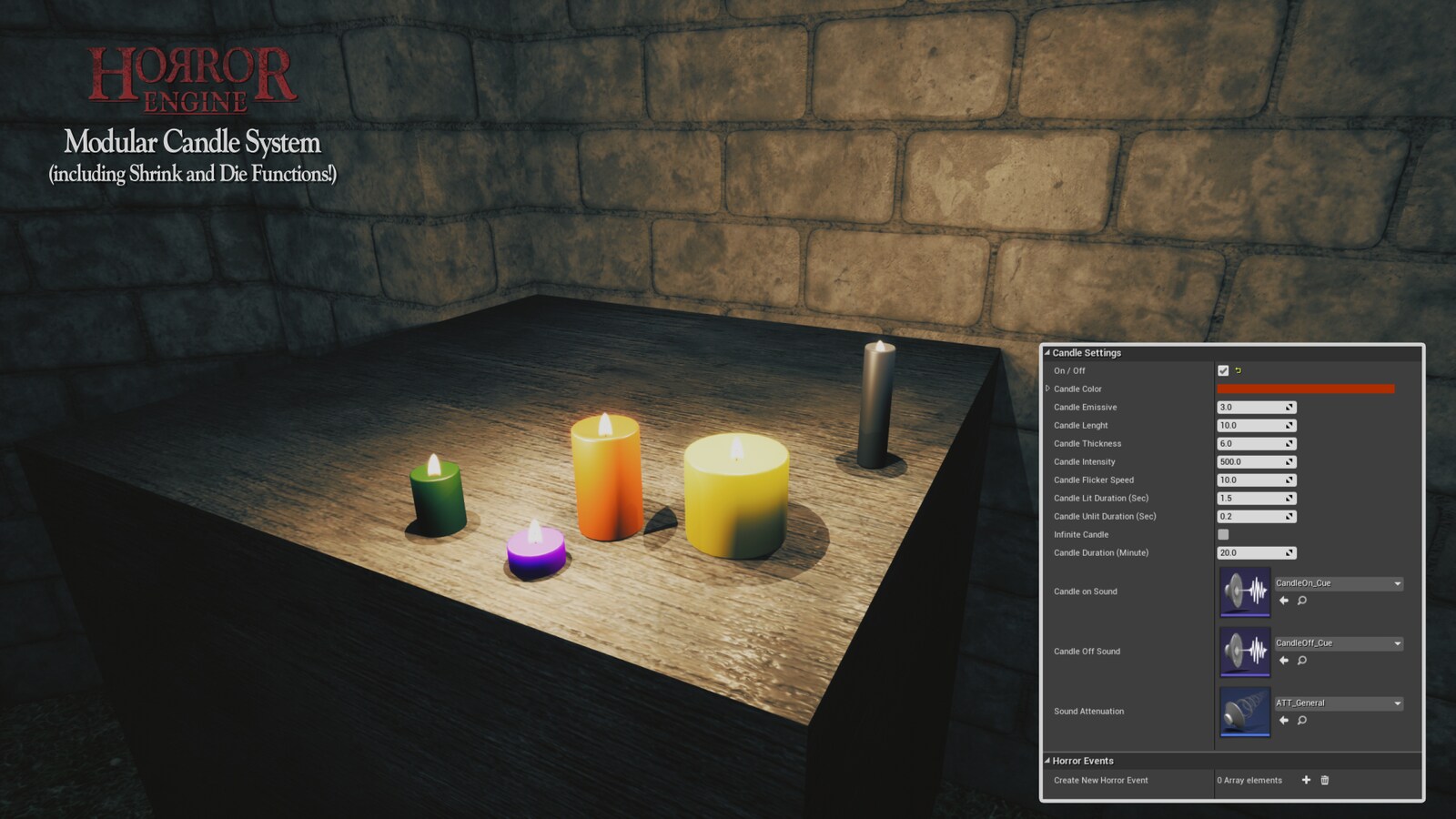Expand the Candle Color property row
1456x819 pixels.
click(1046, 389)
